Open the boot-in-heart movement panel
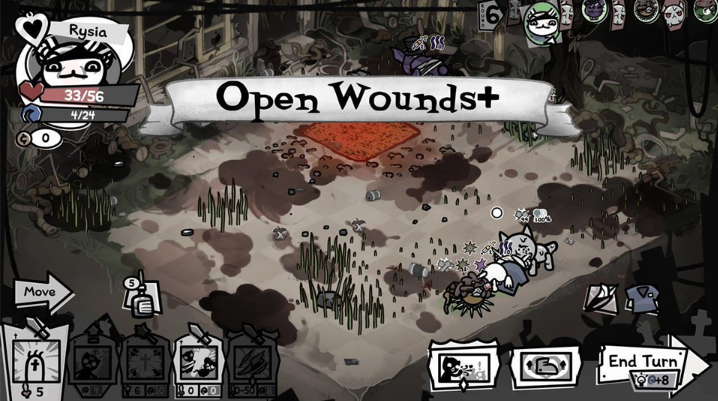Image resolution: width=718 pixels, height=401 pixels. coord(545,364)
